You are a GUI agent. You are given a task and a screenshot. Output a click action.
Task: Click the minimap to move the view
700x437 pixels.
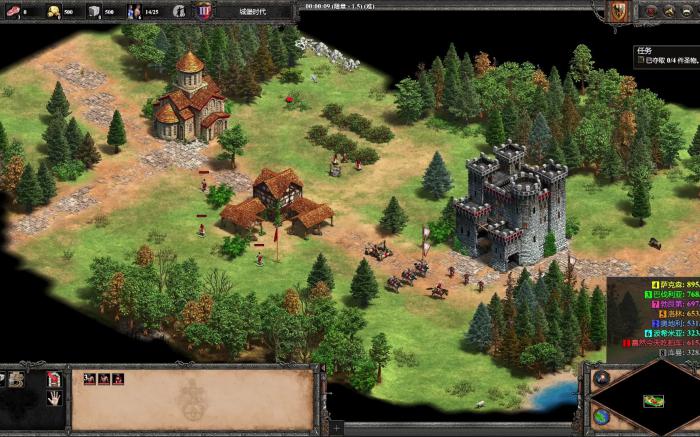pos(653,401)
